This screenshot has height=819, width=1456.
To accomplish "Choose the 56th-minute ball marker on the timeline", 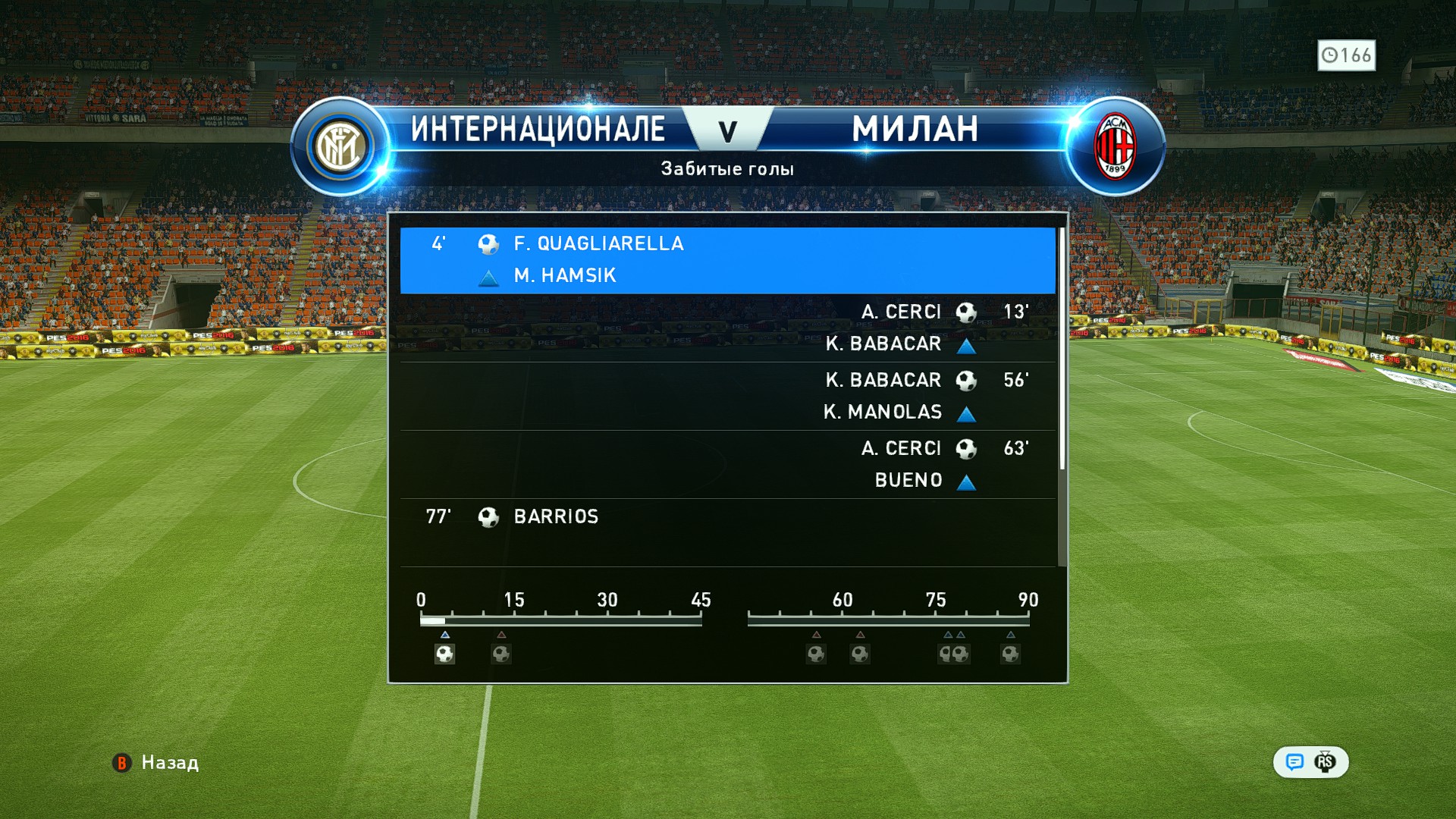I will point(816,654).
